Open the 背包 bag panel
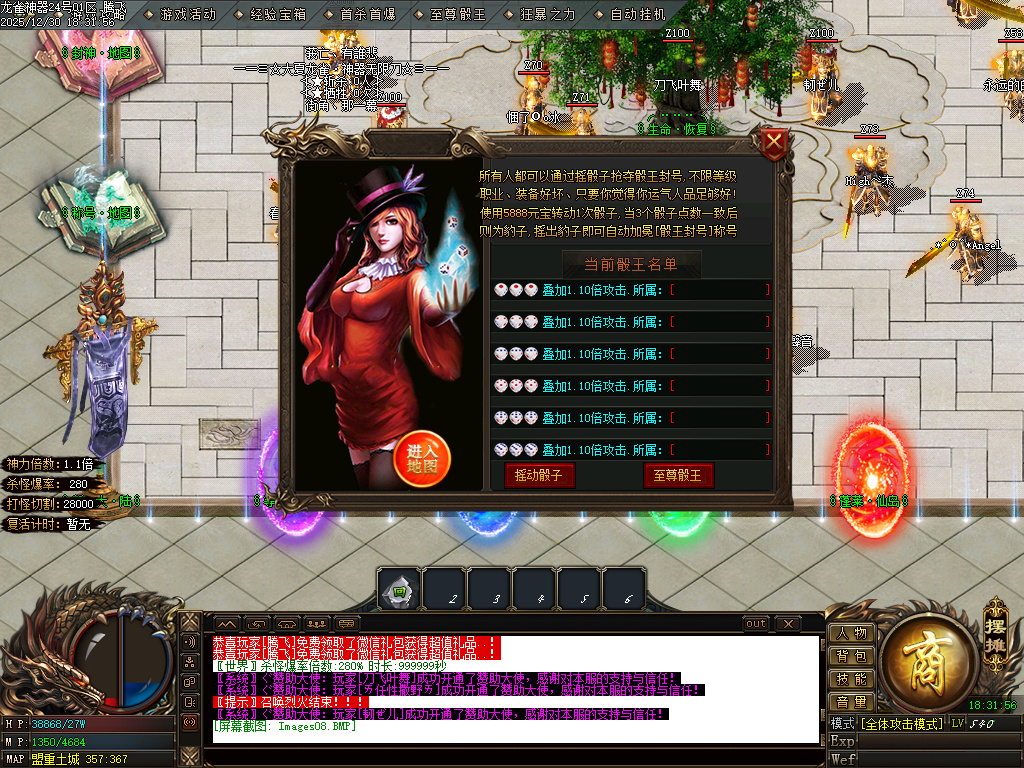Viewport: 1024px width, 768px height. coord(851,656)
